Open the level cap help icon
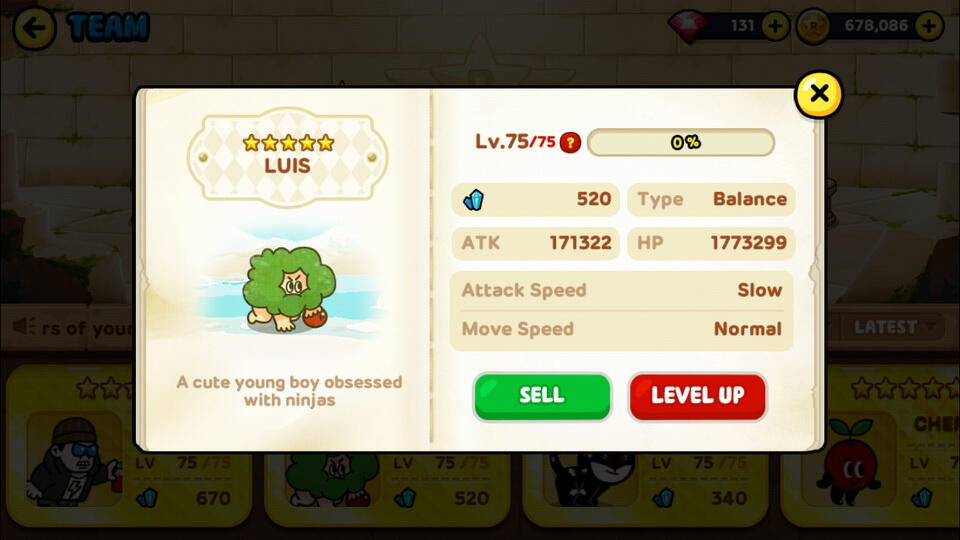 [x=570, y=143]
